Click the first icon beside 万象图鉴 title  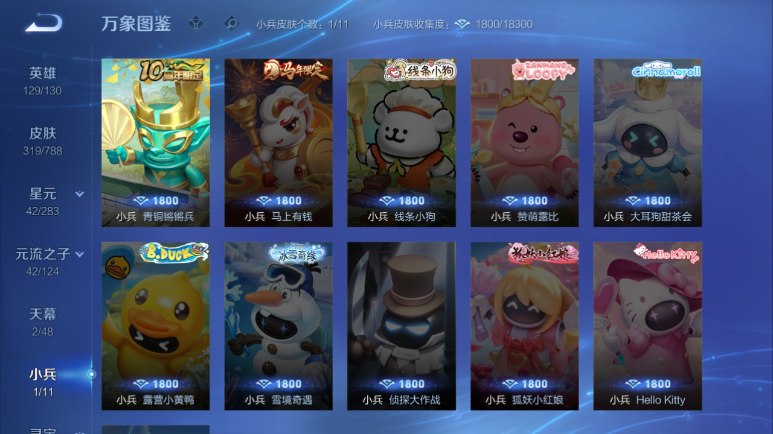coord(196,24)
